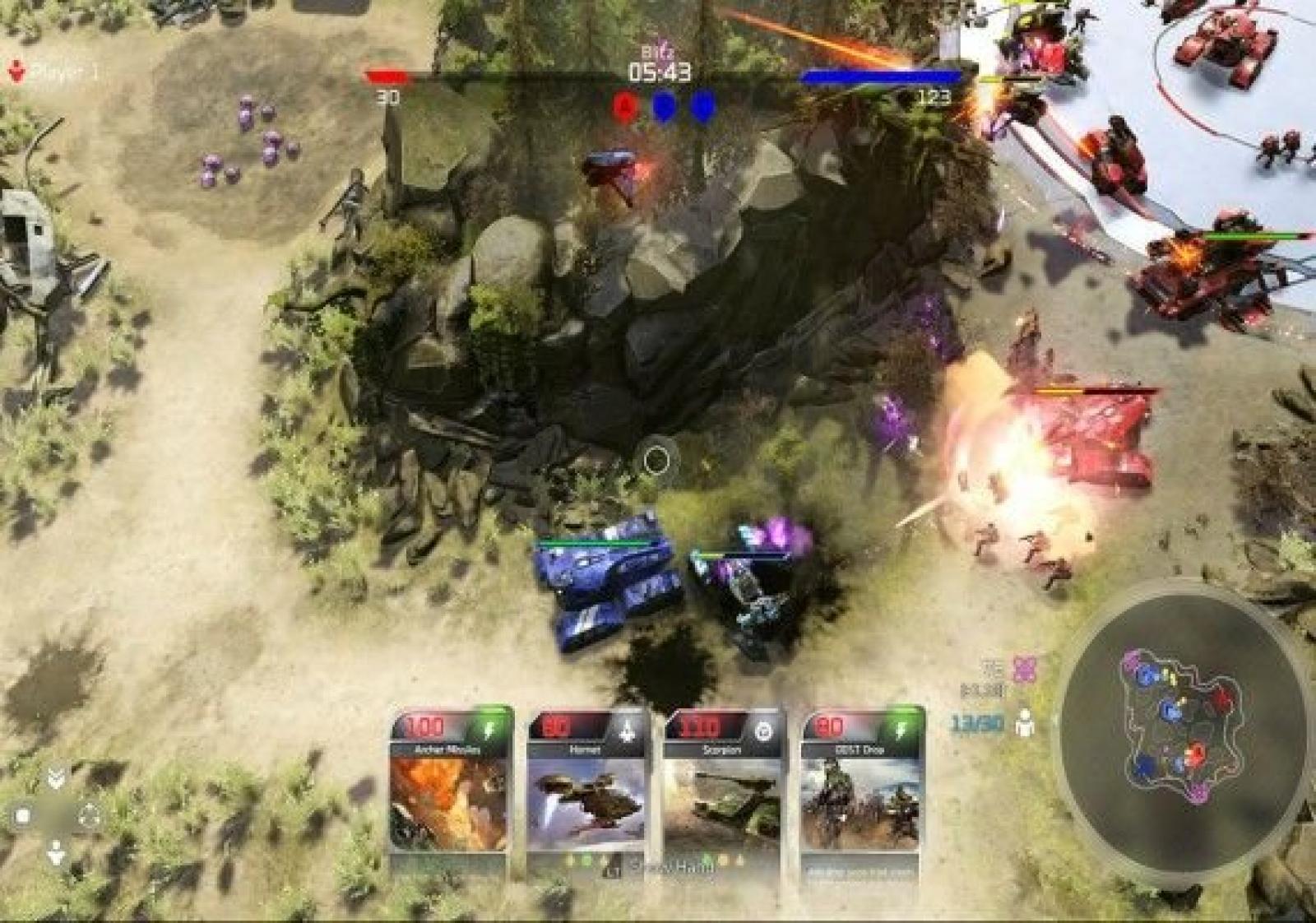Play the Hornet card
1316x923 pixels.
(x=586, y=786)
